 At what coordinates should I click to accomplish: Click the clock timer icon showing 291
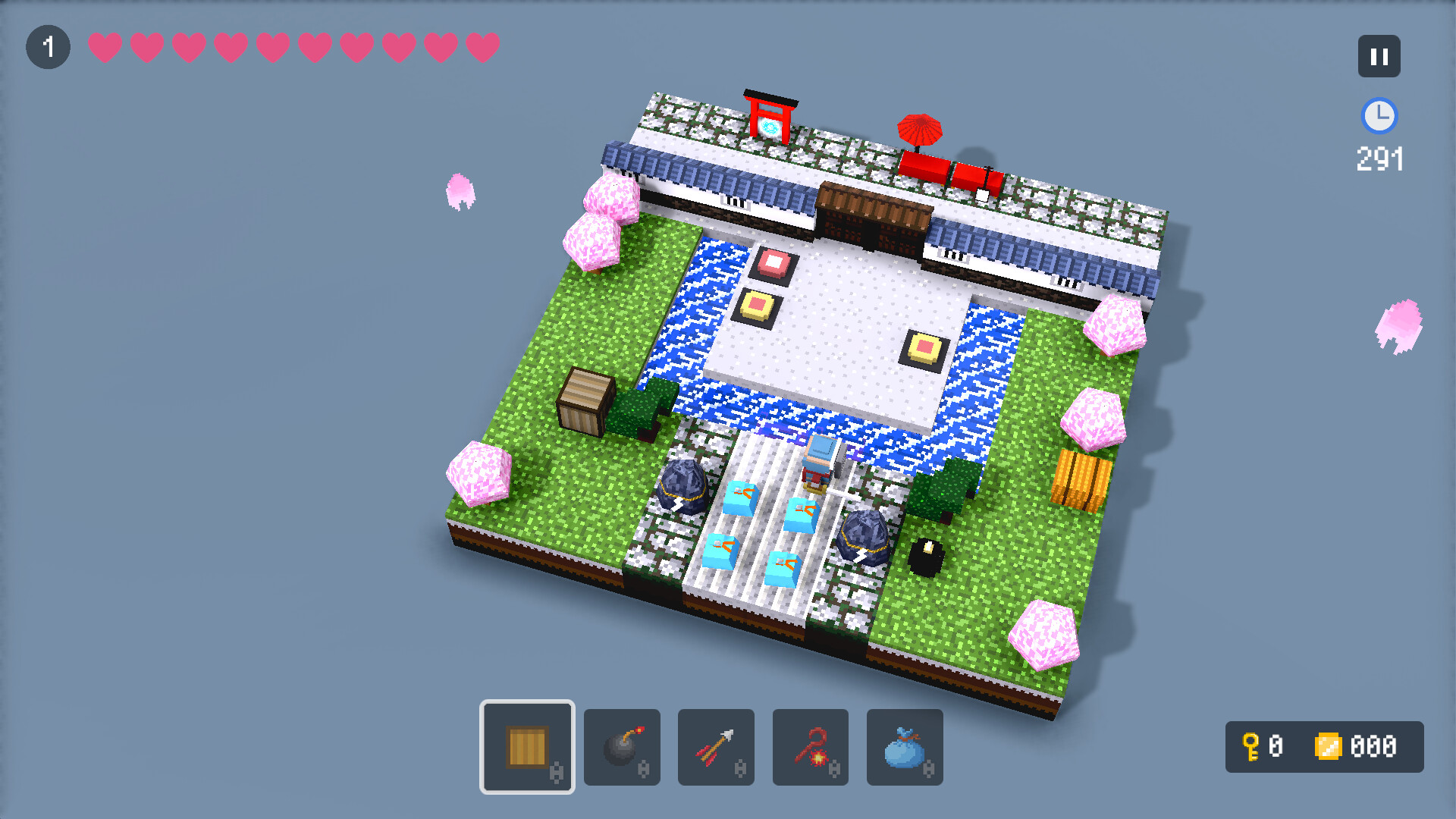click(1379, 116)
